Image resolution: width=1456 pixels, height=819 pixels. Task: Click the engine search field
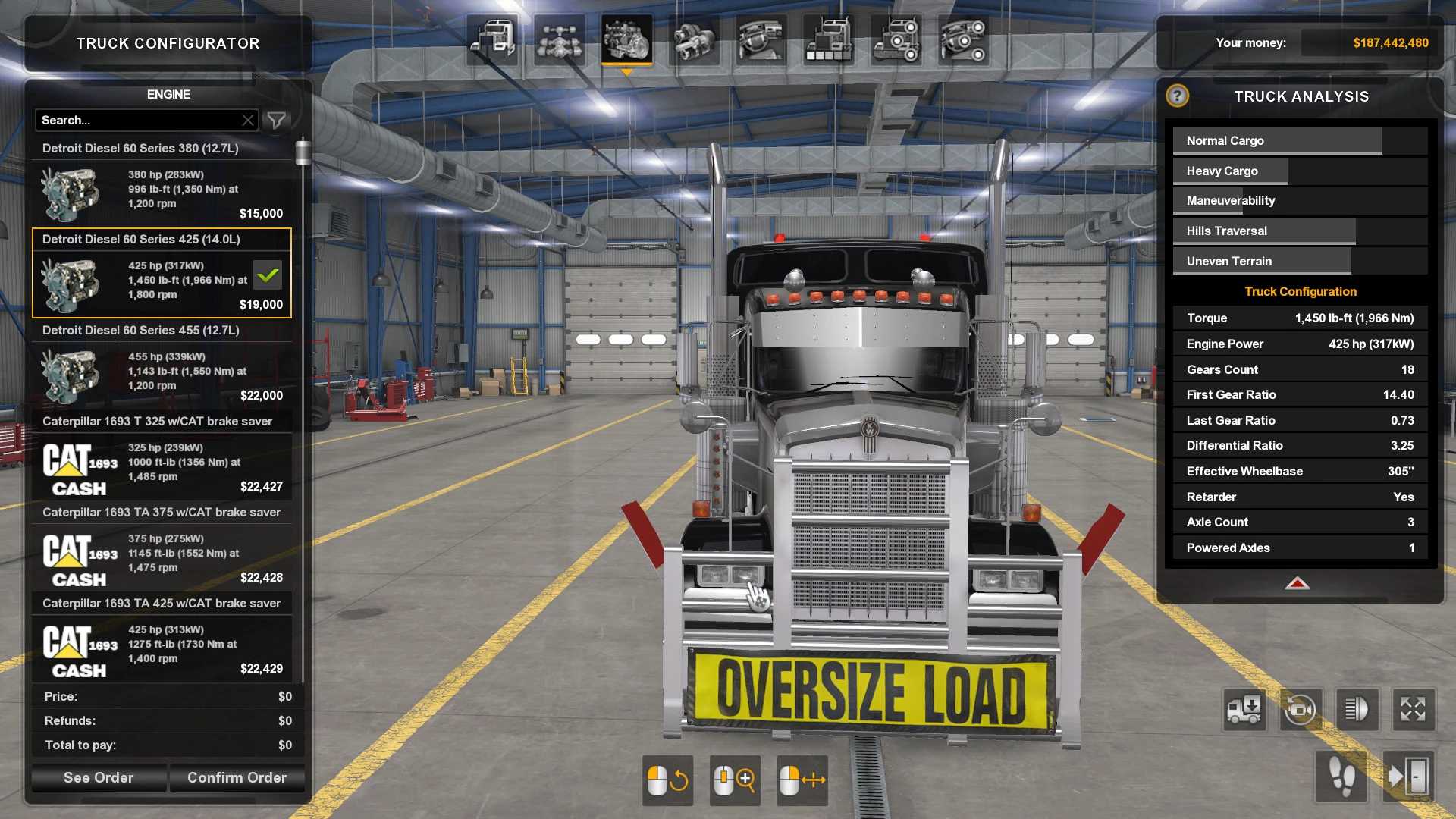pos(136,120)
